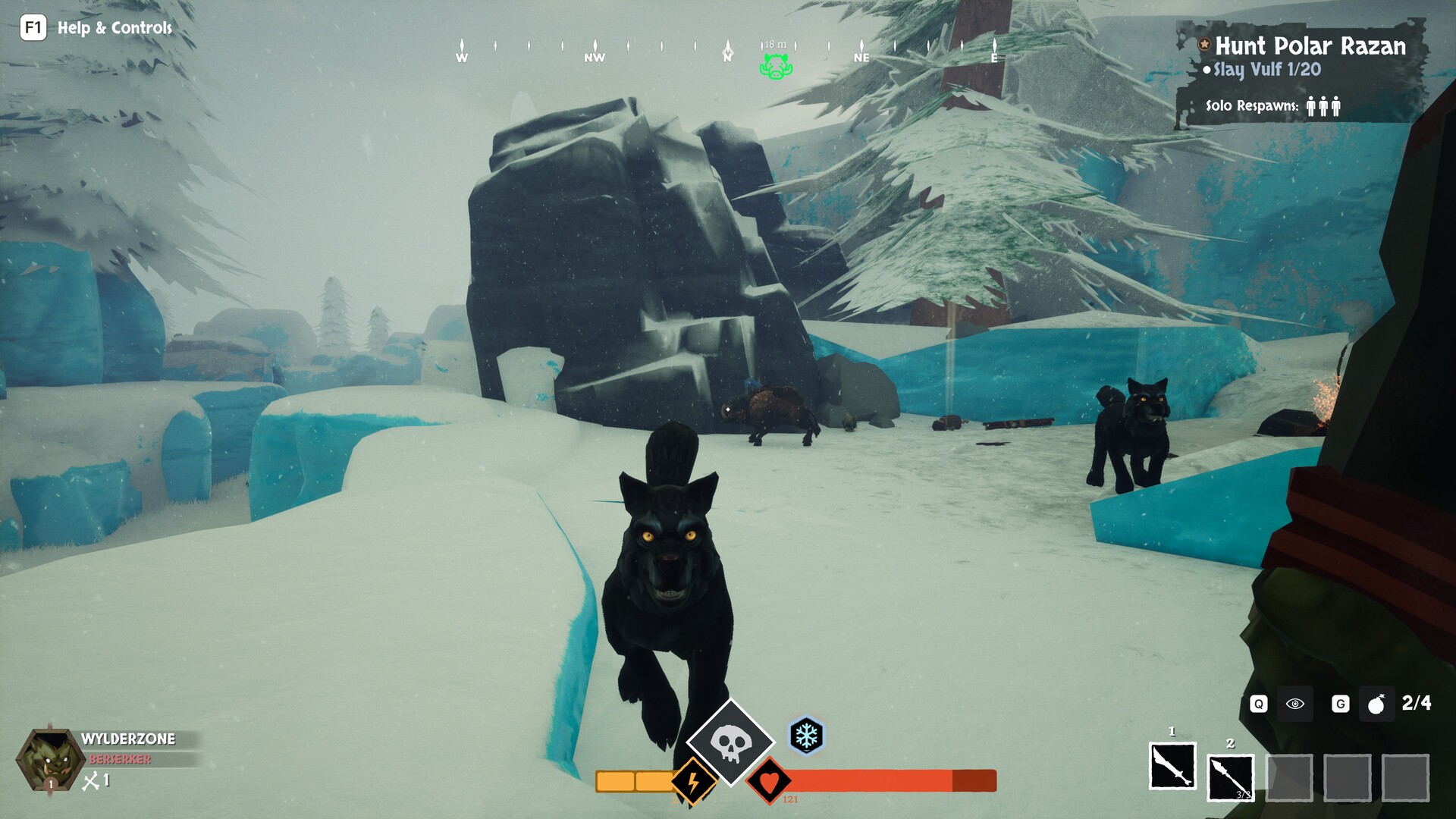Image resolution: width=1456 pixels, height=819 pixels.
Task: Open Help & Controls label
Action: click(x=115, y=28)
